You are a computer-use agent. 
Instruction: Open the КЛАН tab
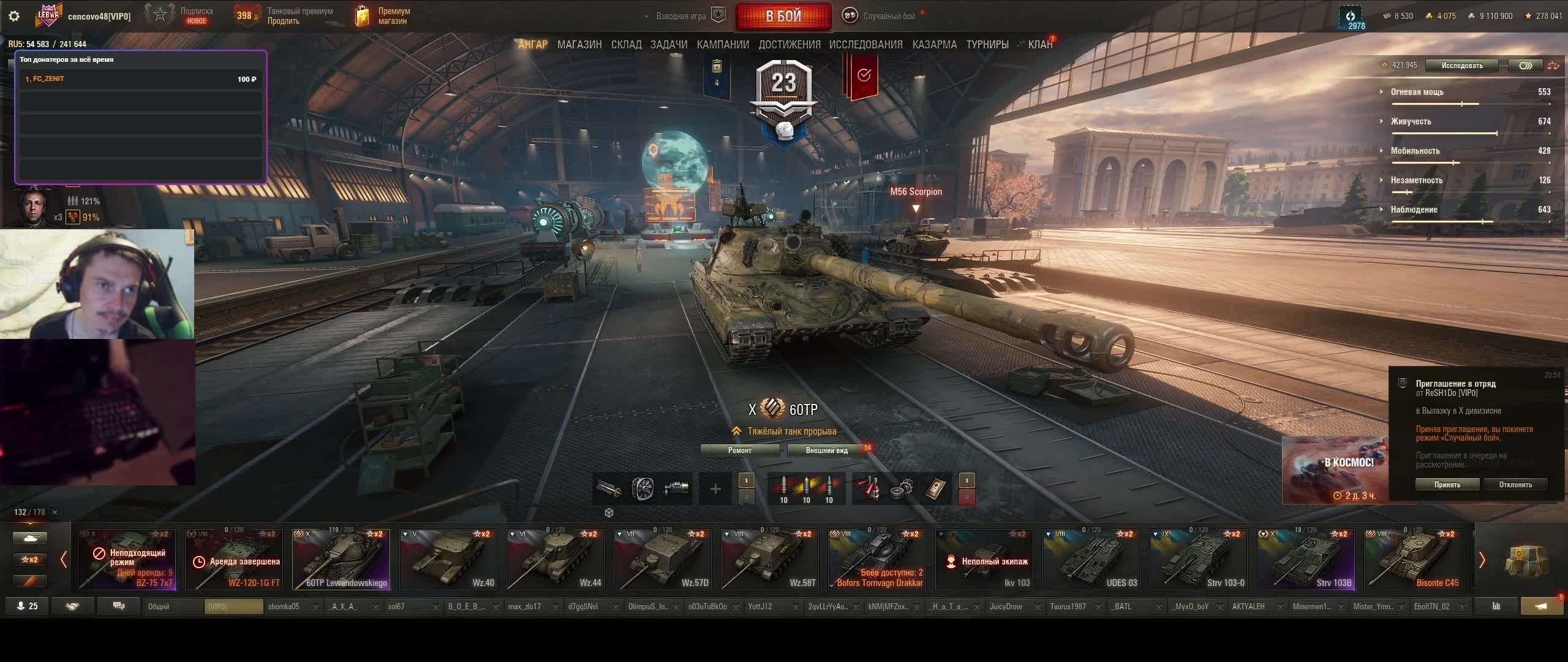coord(1040,45)
